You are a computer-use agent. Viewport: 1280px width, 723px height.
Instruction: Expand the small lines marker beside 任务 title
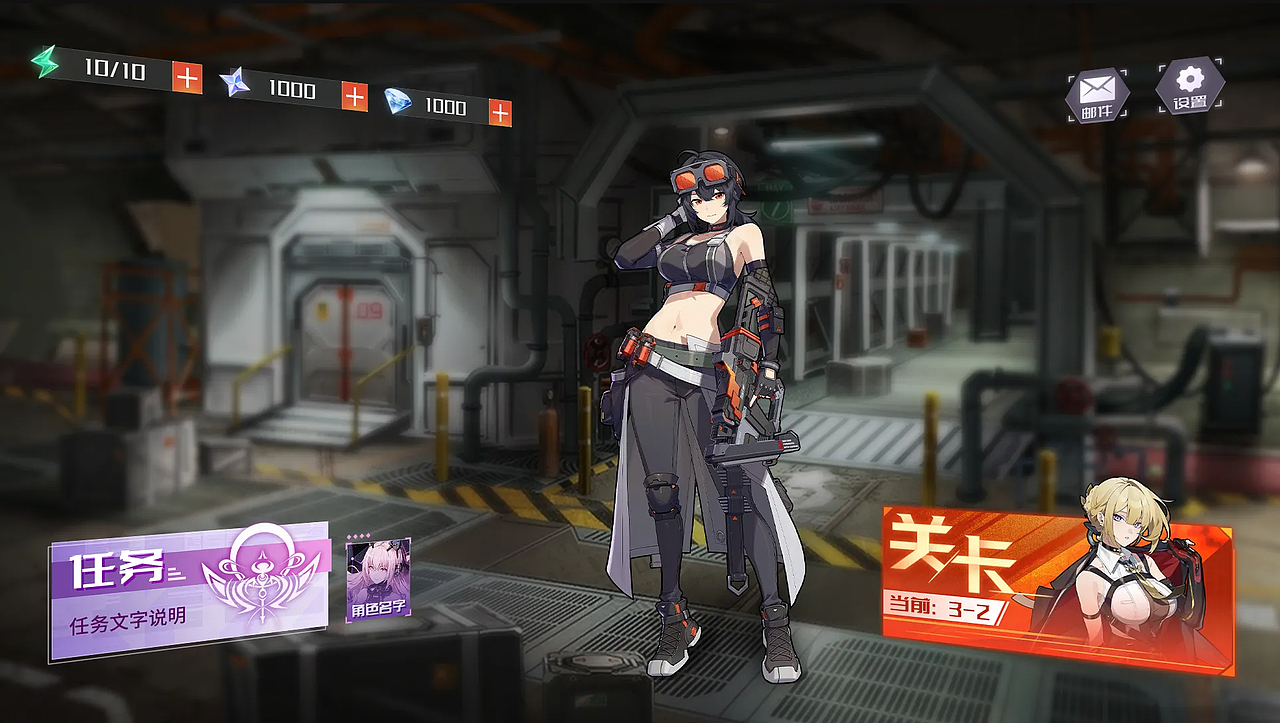pos(174,572)
